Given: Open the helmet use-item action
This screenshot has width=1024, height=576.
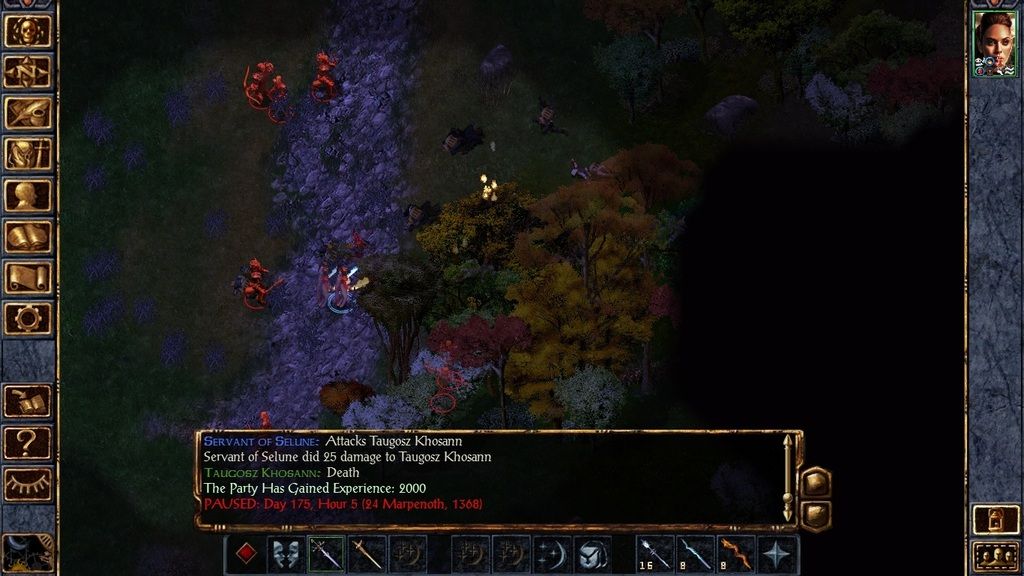Looking at the screenshot, I should [x=593, y=554].
